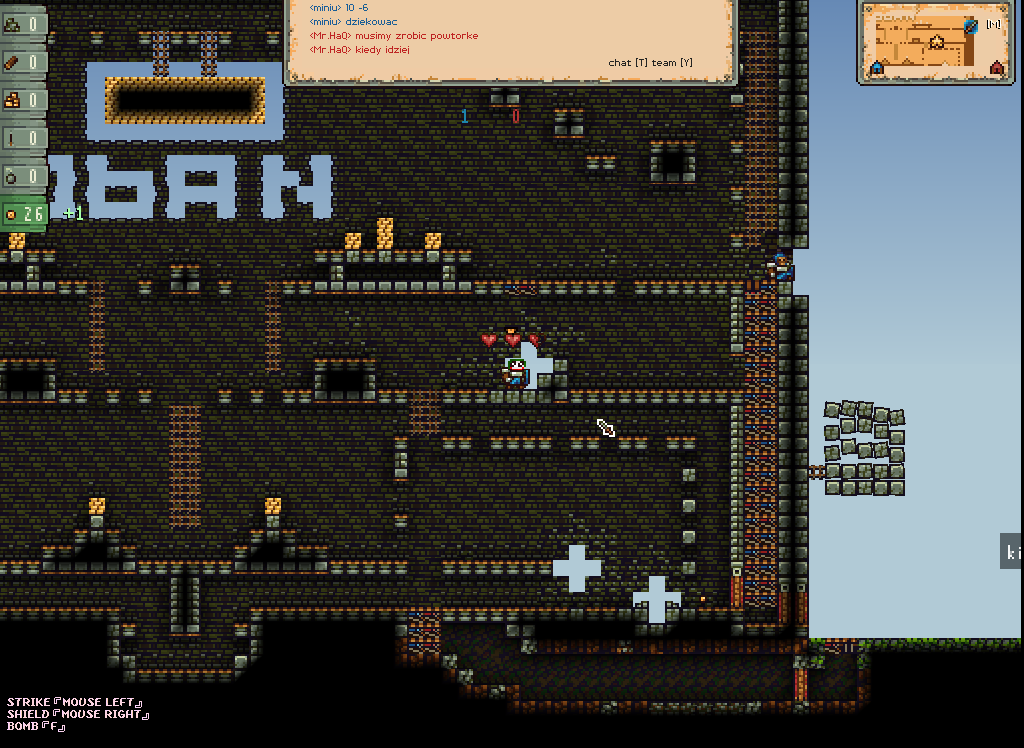Select the stone resource slot

coord(24,24)
